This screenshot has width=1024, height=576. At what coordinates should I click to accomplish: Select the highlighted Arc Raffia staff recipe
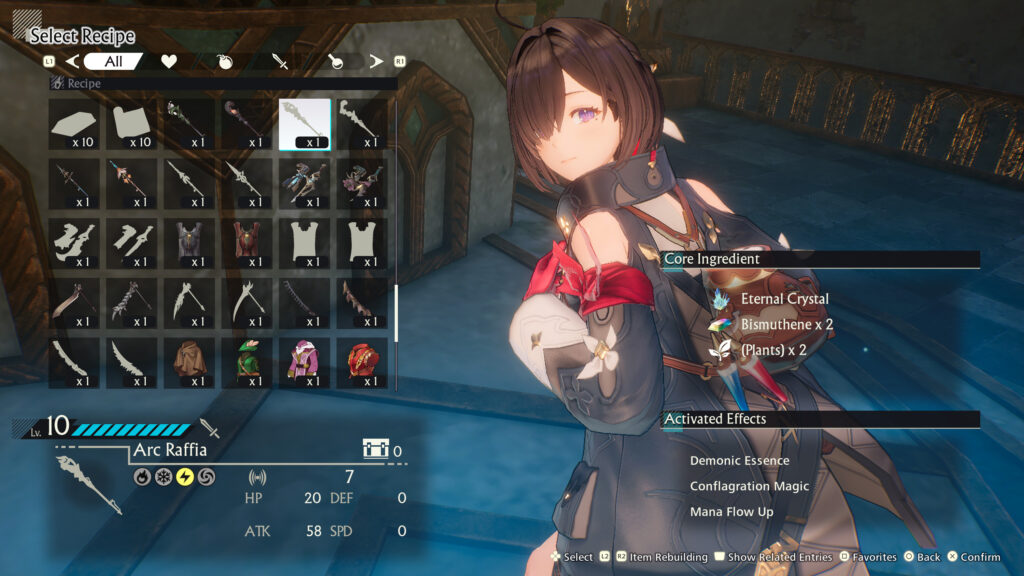(x=304, y=124)
